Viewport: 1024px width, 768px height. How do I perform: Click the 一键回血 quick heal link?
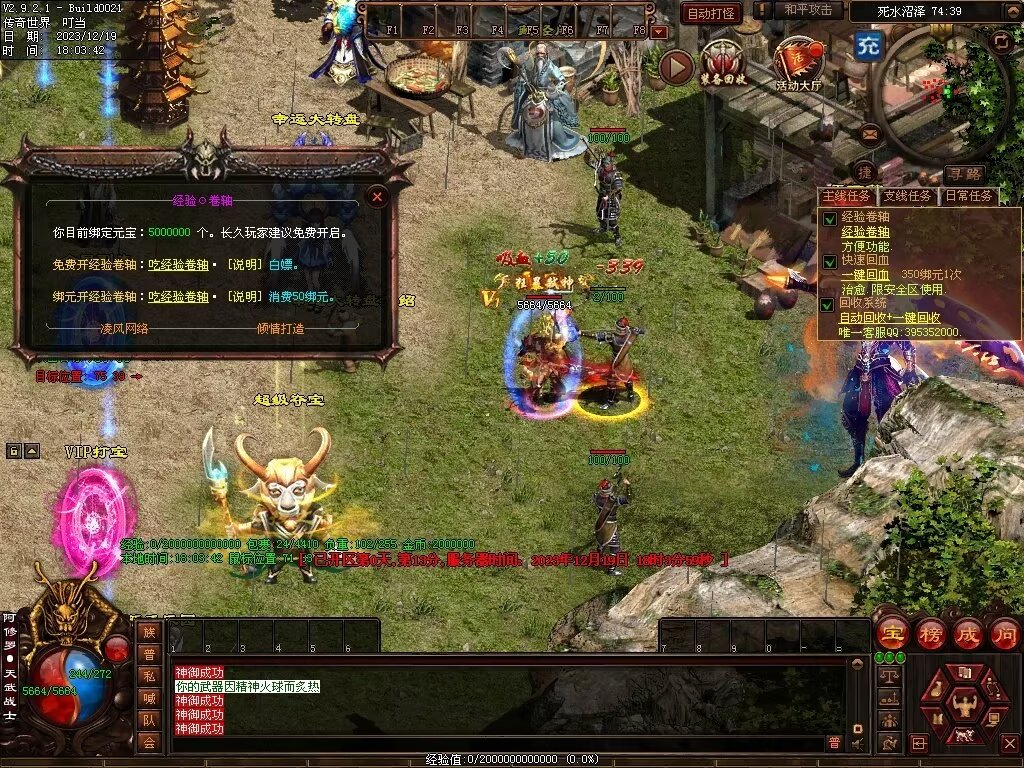866,274
